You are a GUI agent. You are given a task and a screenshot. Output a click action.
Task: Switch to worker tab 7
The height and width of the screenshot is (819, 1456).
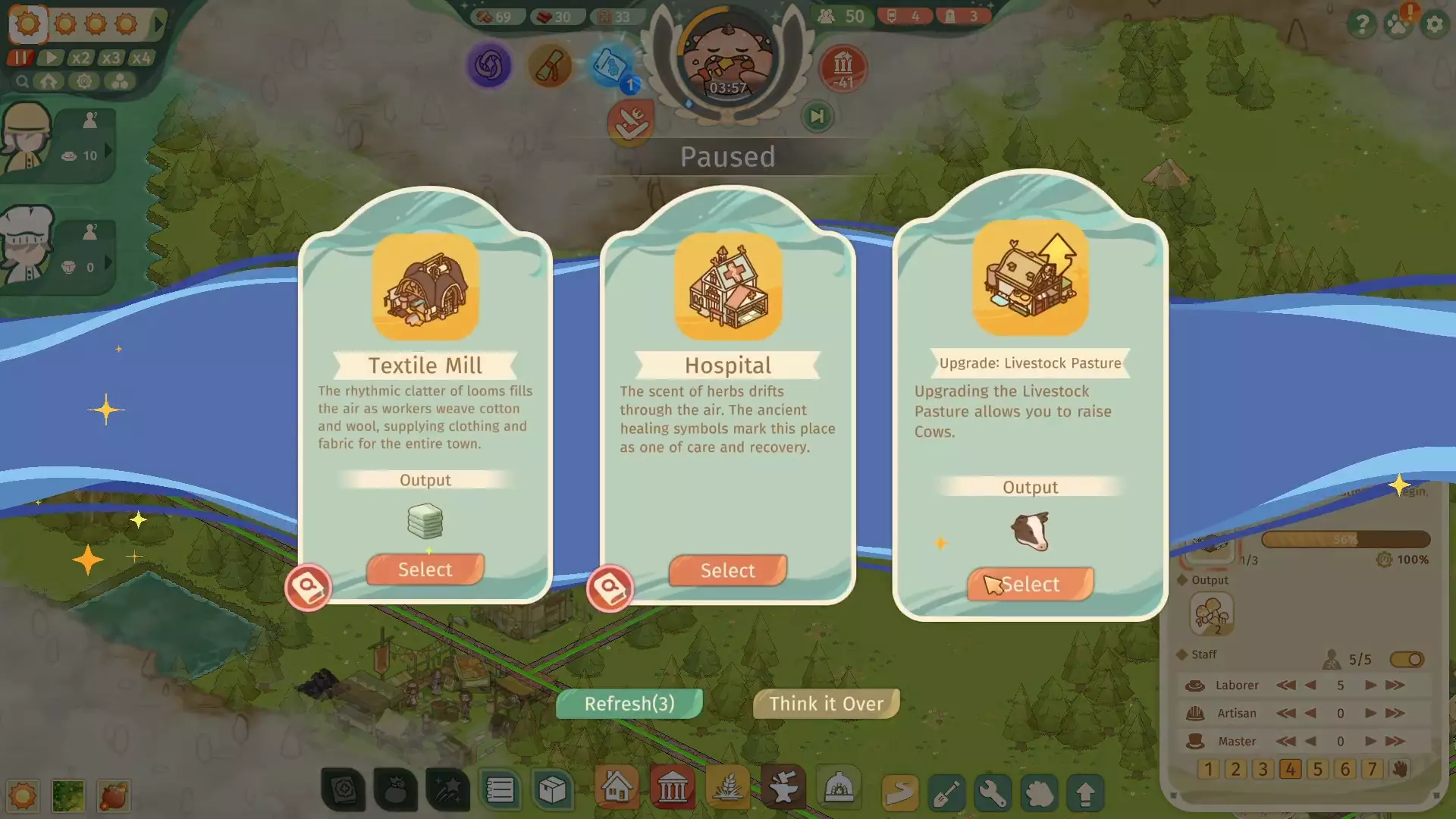point(1373,769)
